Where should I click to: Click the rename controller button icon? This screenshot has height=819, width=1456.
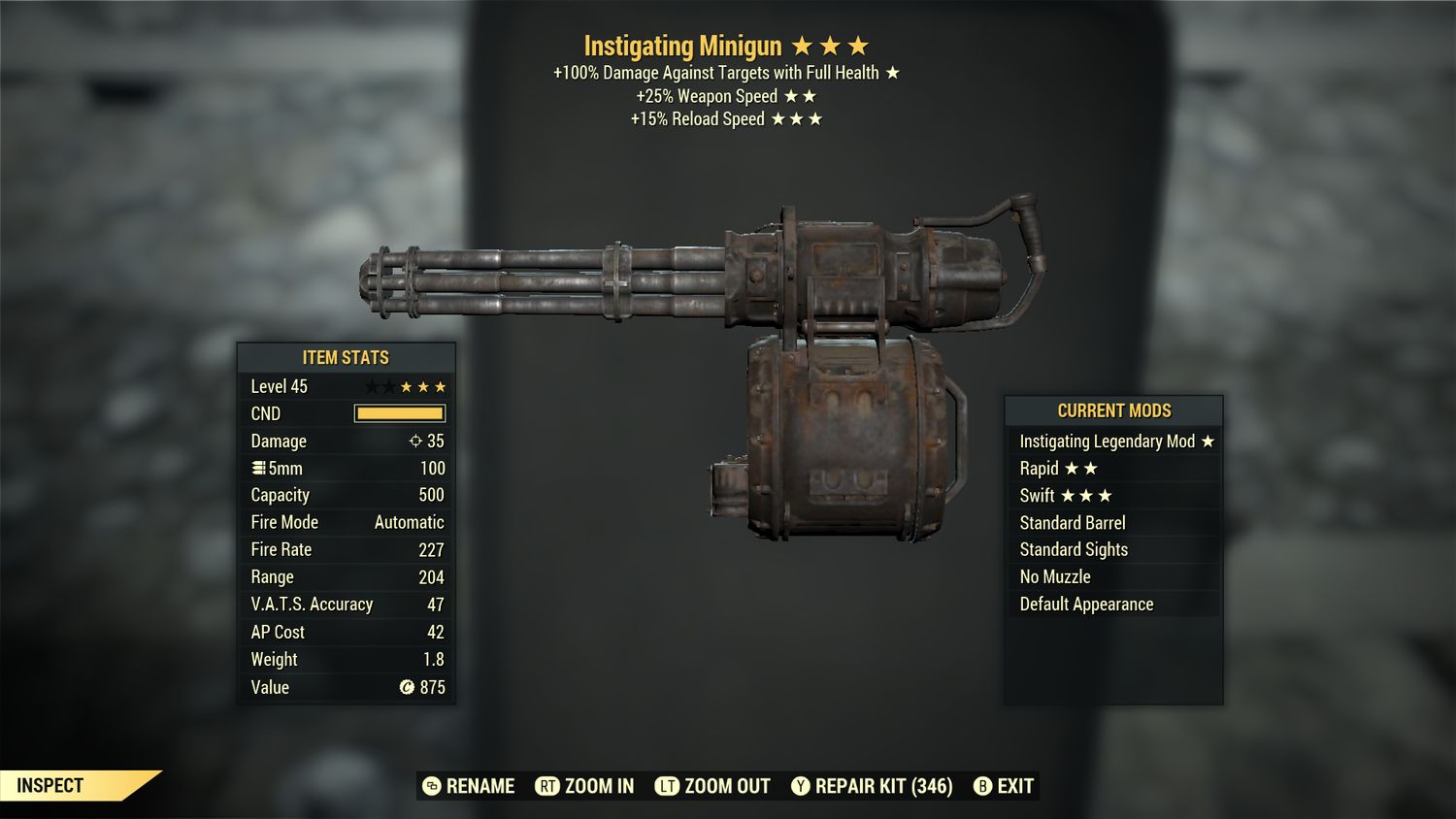[430, 786]
